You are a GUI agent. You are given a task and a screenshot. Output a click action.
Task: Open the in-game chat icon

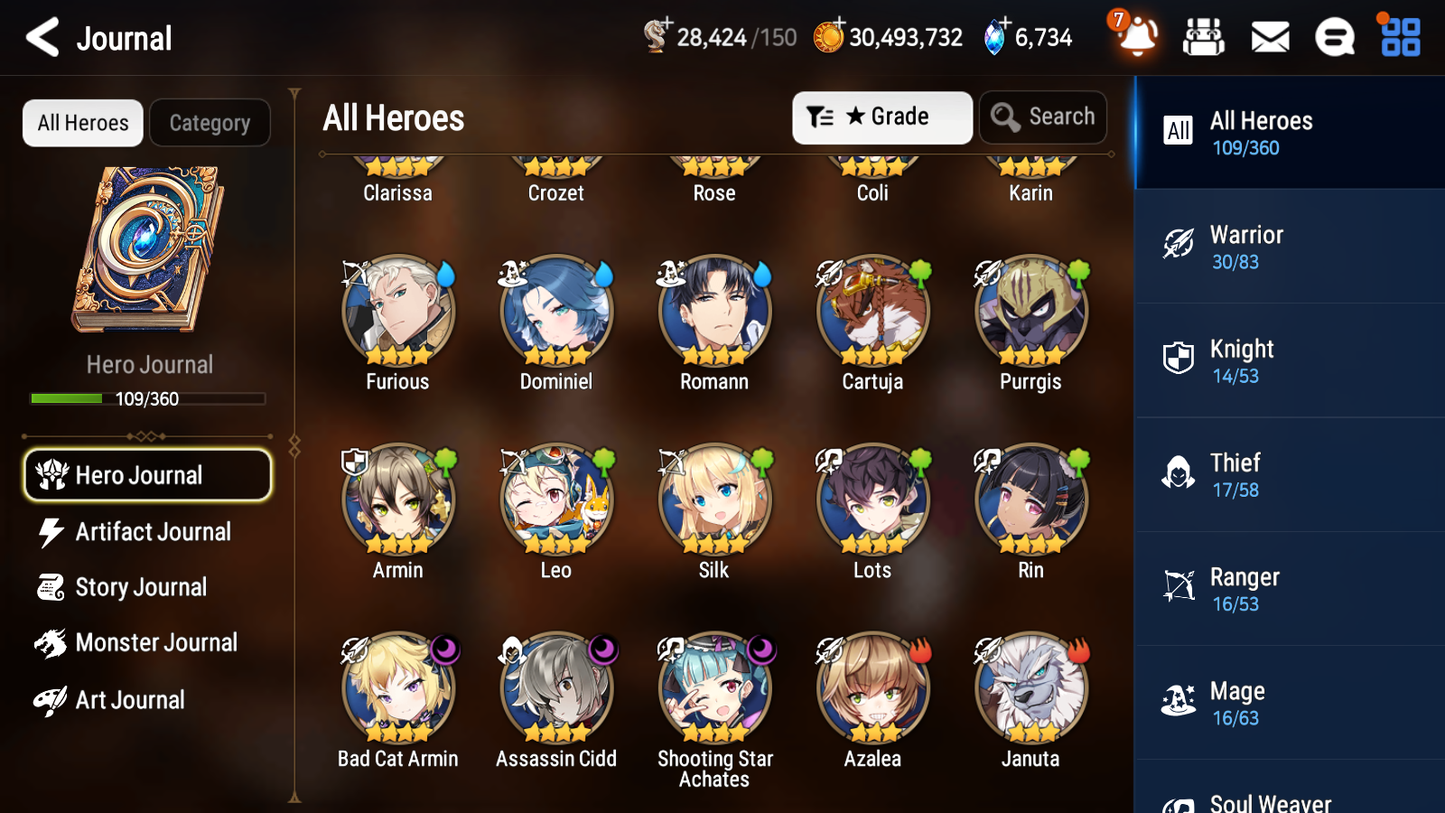click(1335, 36)
